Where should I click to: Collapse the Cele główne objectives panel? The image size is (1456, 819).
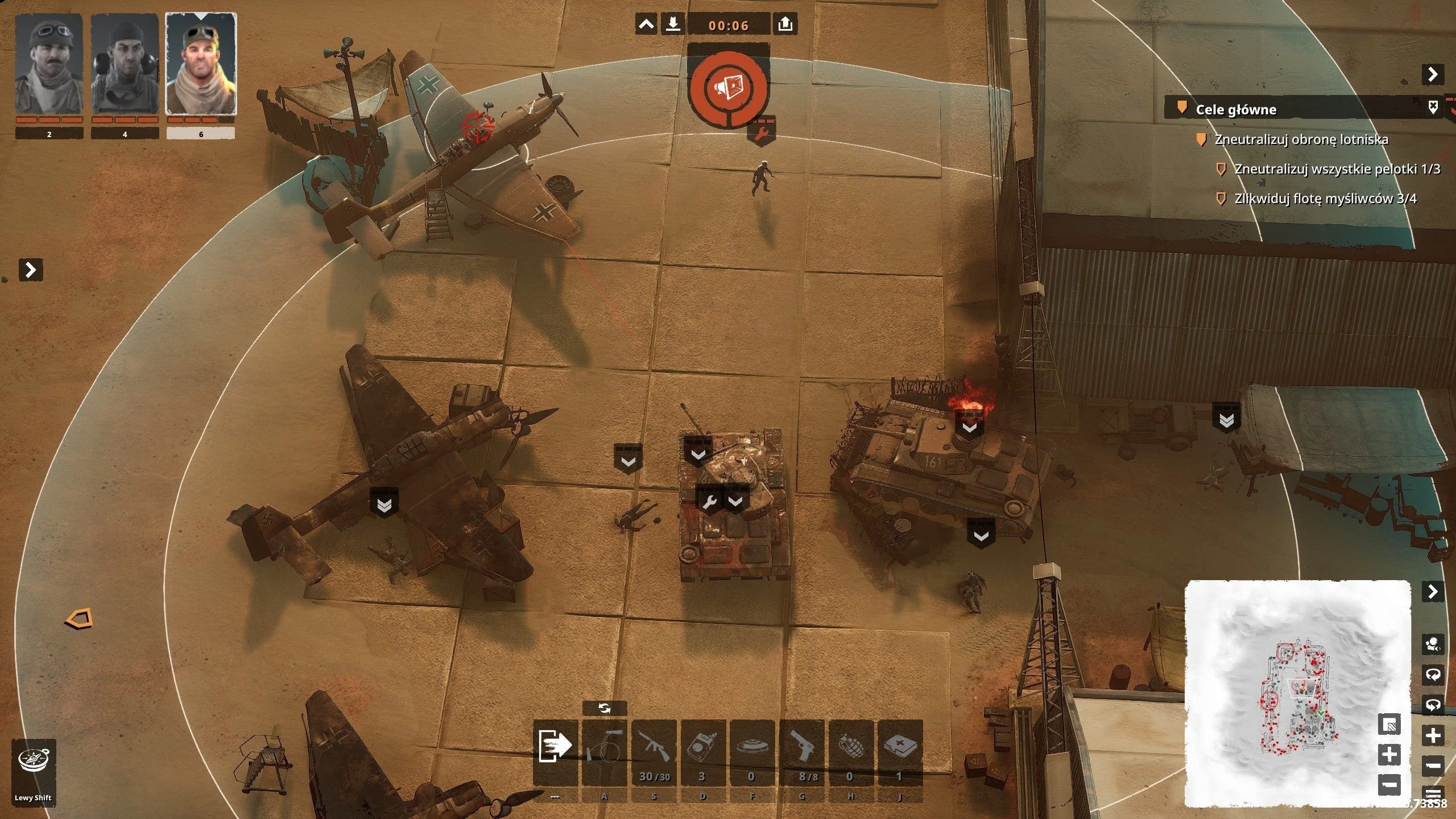pyautogui.click(x=1433, y=74)
